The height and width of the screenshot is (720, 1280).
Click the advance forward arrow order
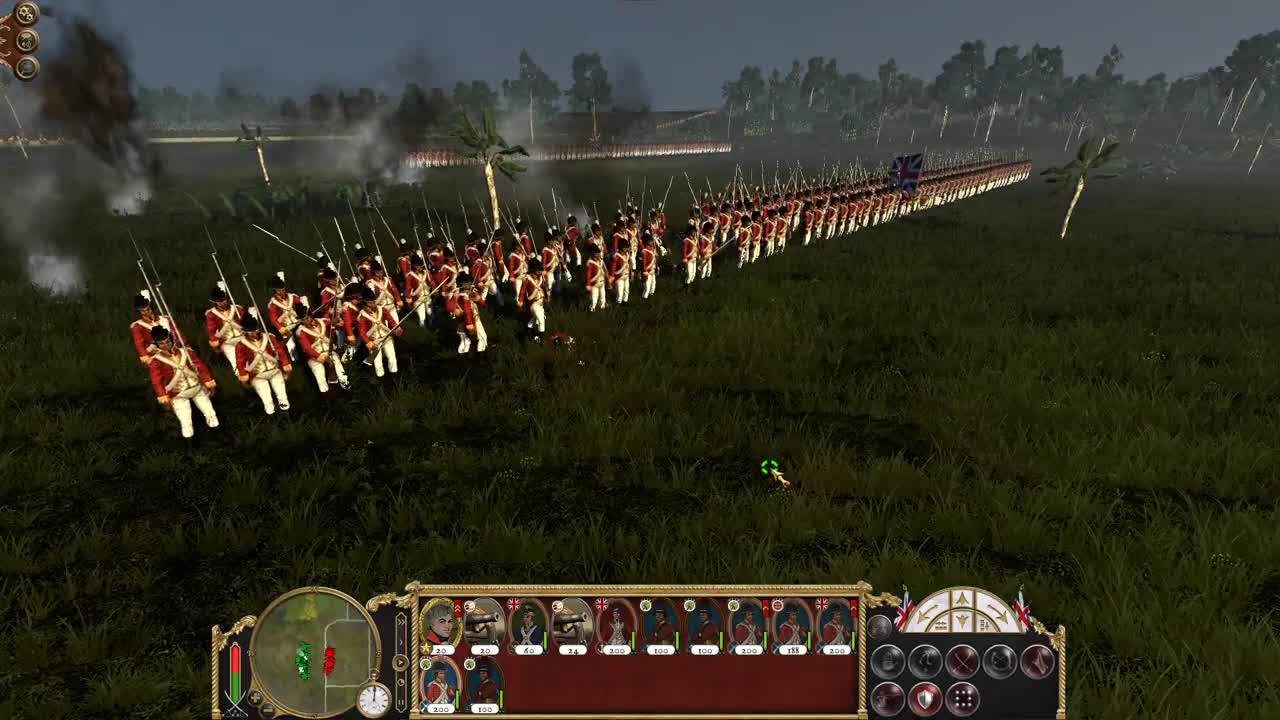click(961, 597)
